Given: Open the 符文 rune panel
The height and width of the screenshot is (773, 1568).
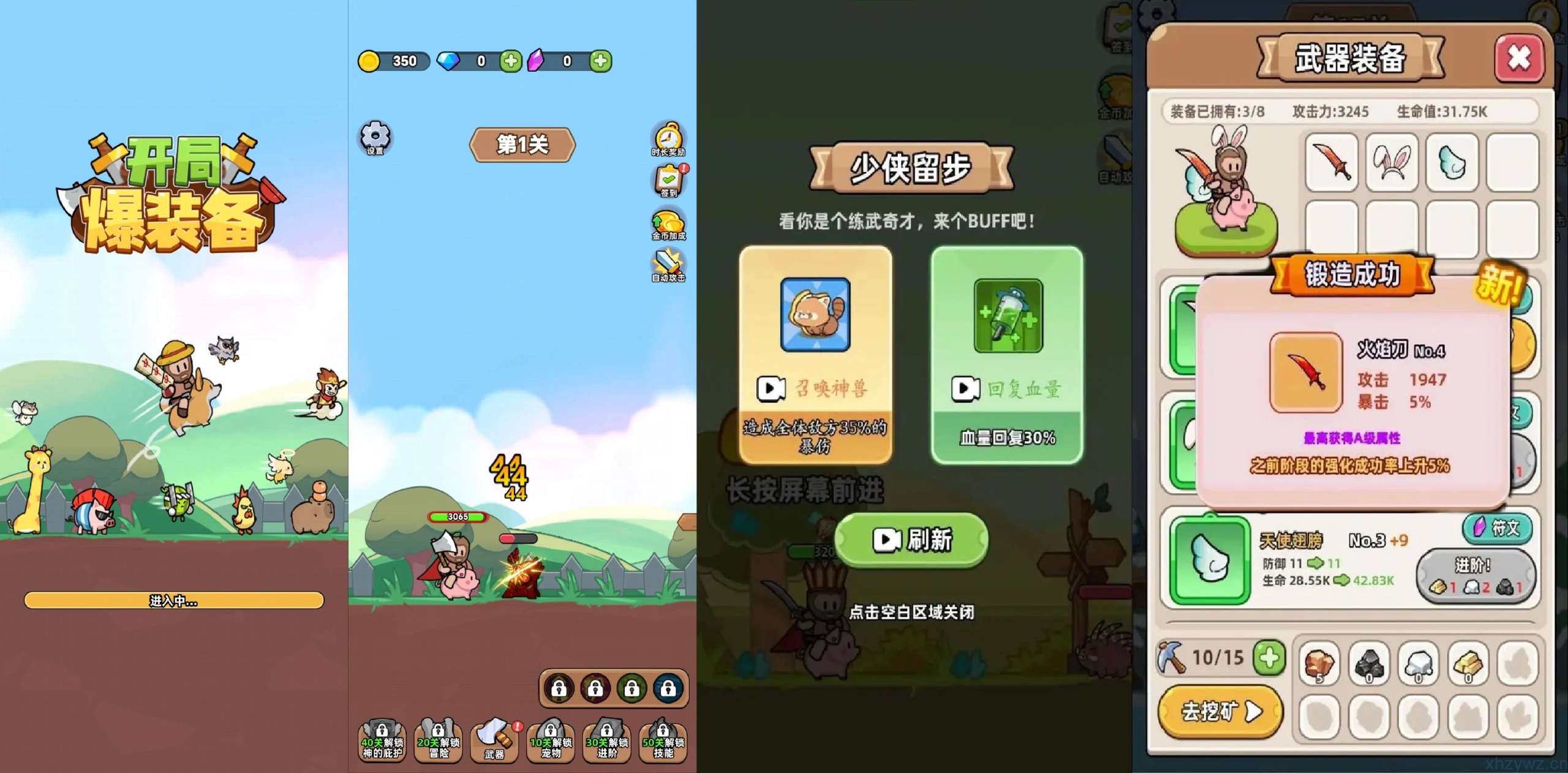Looking at the screenshot, I should pos(1497,529).
